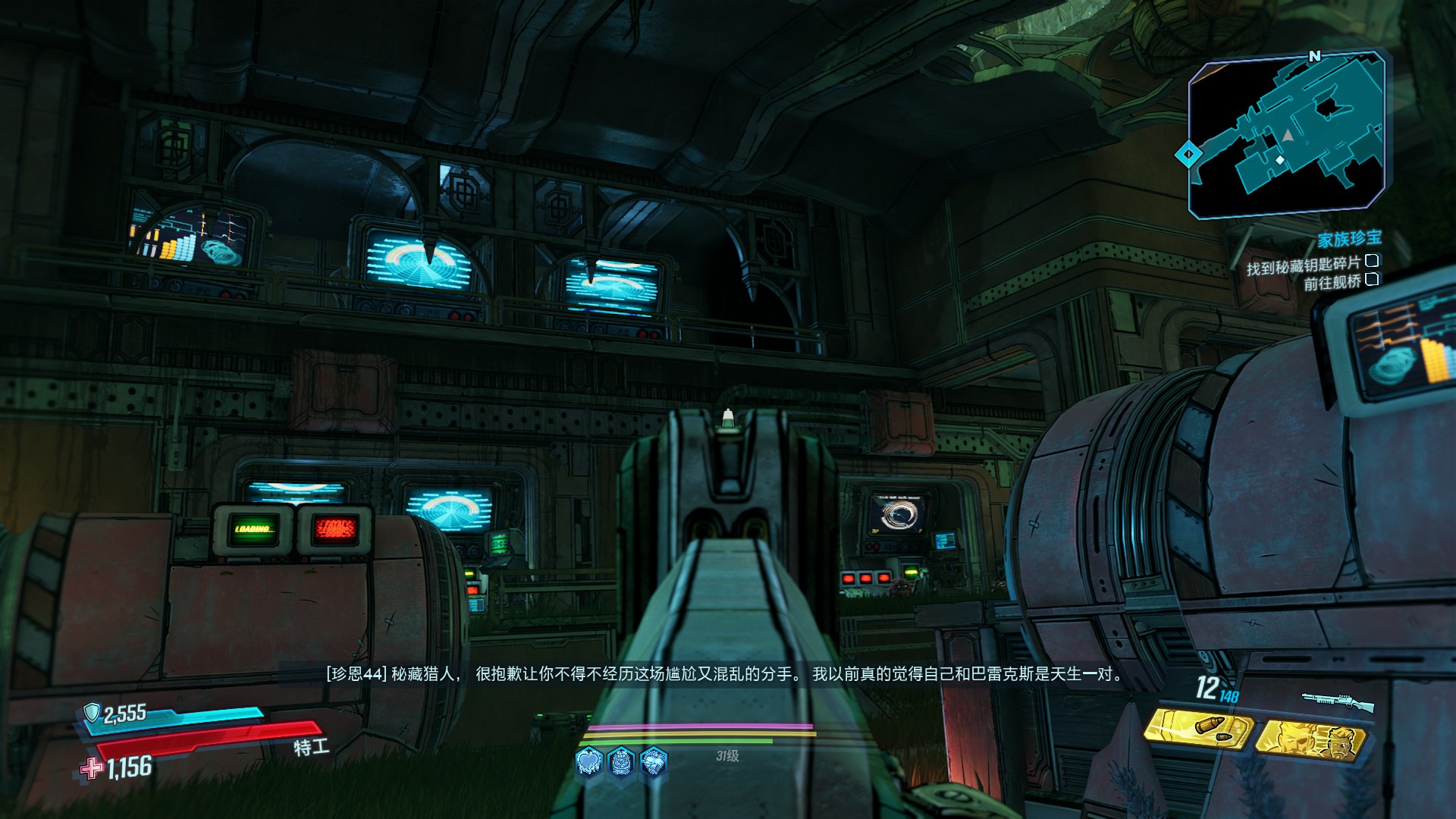Viewport: 1456px width, 819px height.
Task: Click the third hexagonal buff icon
Action: pyautogui.click(x=653, y=761)
